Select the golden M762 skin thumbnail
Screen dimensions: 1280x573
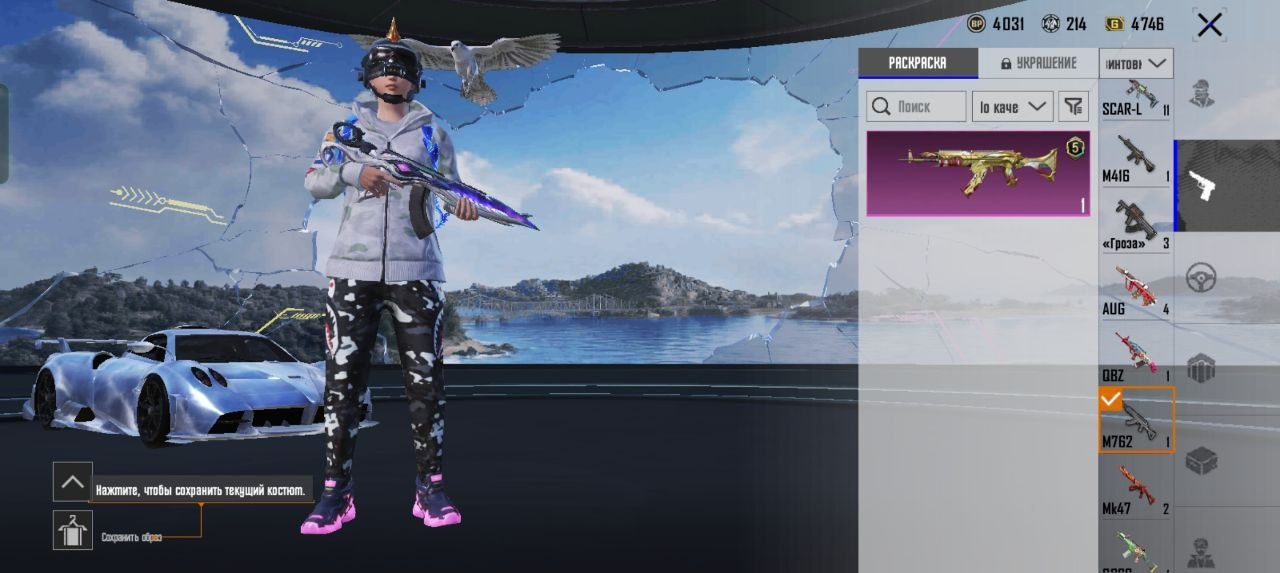tap(977, 173)
